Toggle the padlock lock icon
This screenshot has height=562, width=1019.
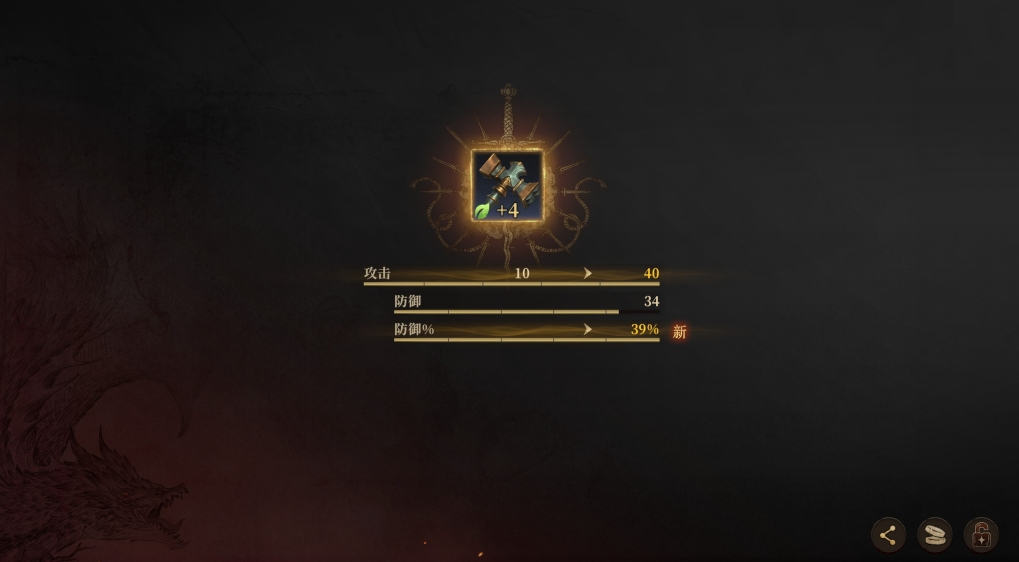(981, 535)
